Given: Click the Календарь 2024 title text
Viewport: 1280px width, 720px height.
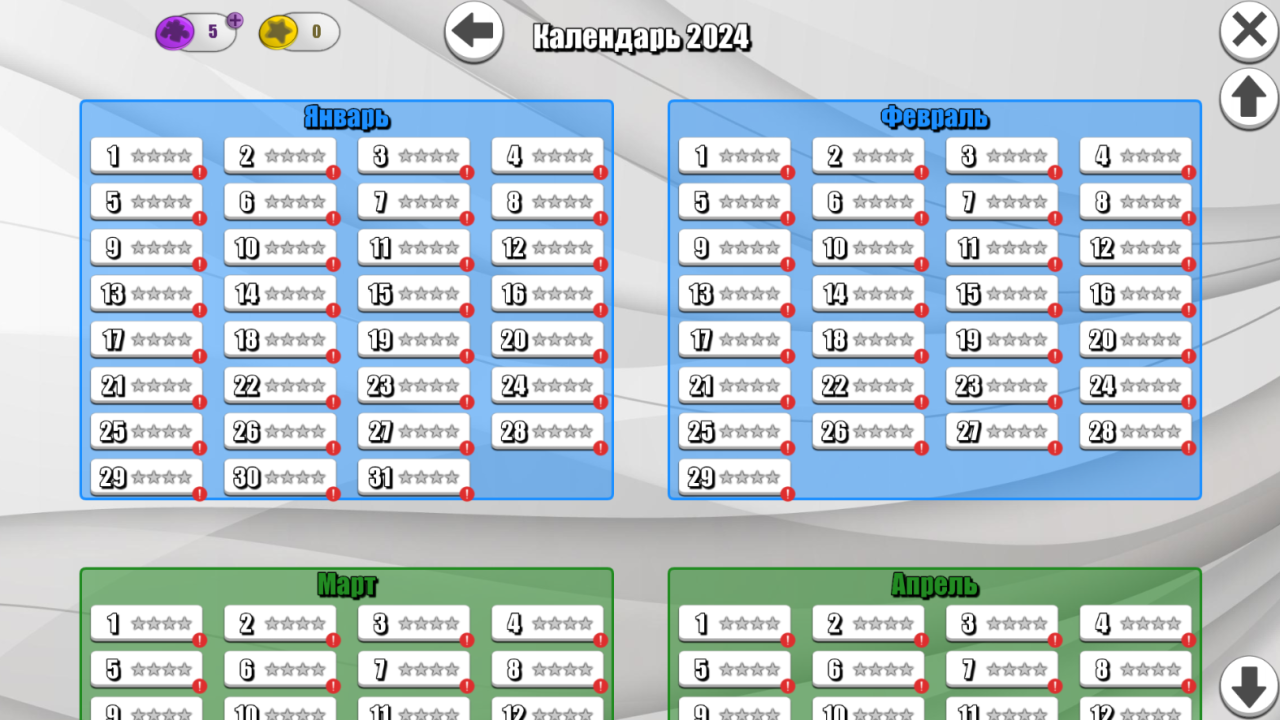Looking at the screenshot, I should click(x=641, y=38).
